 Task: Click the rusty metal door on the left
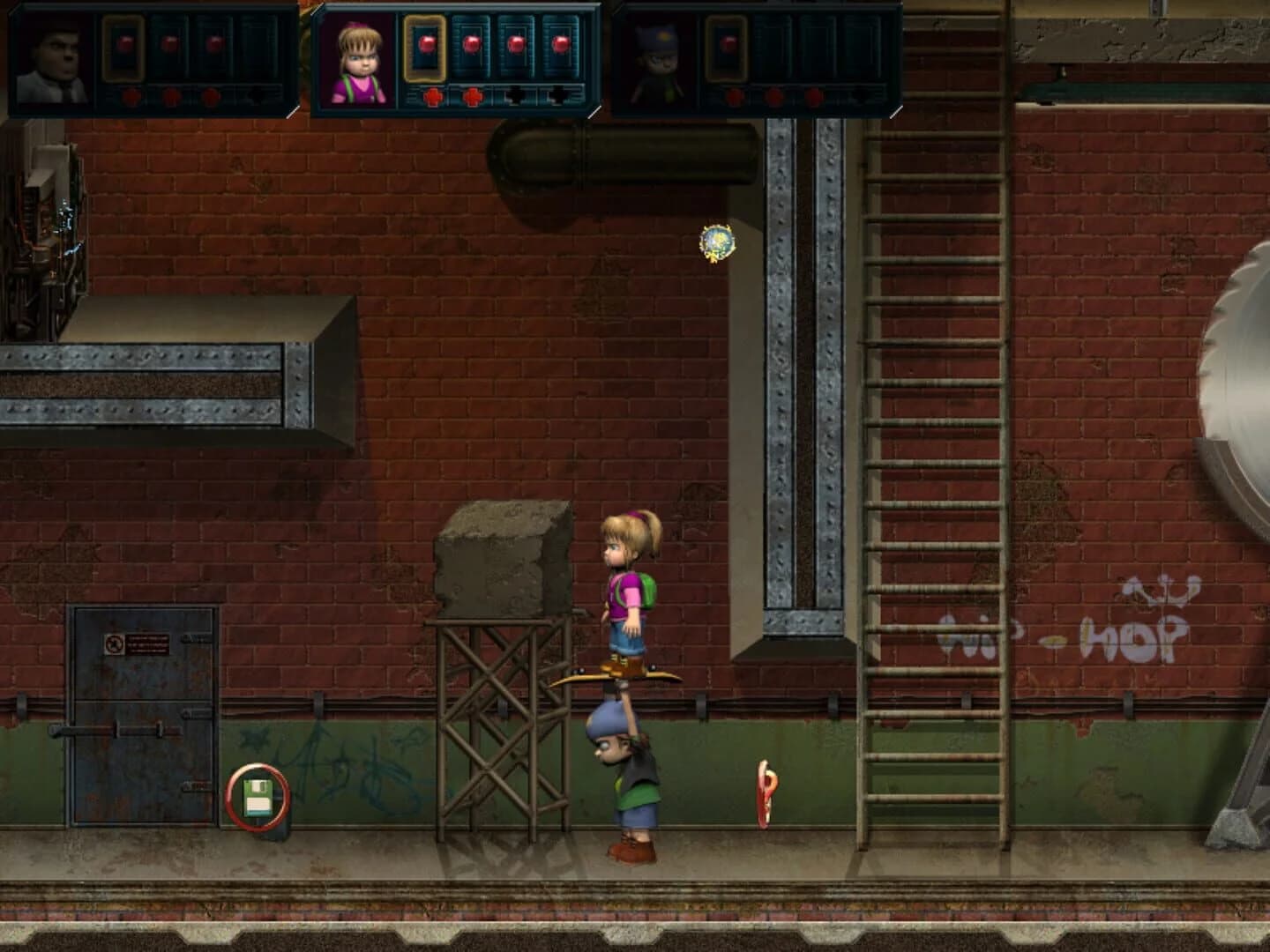[x=141, y=714]
